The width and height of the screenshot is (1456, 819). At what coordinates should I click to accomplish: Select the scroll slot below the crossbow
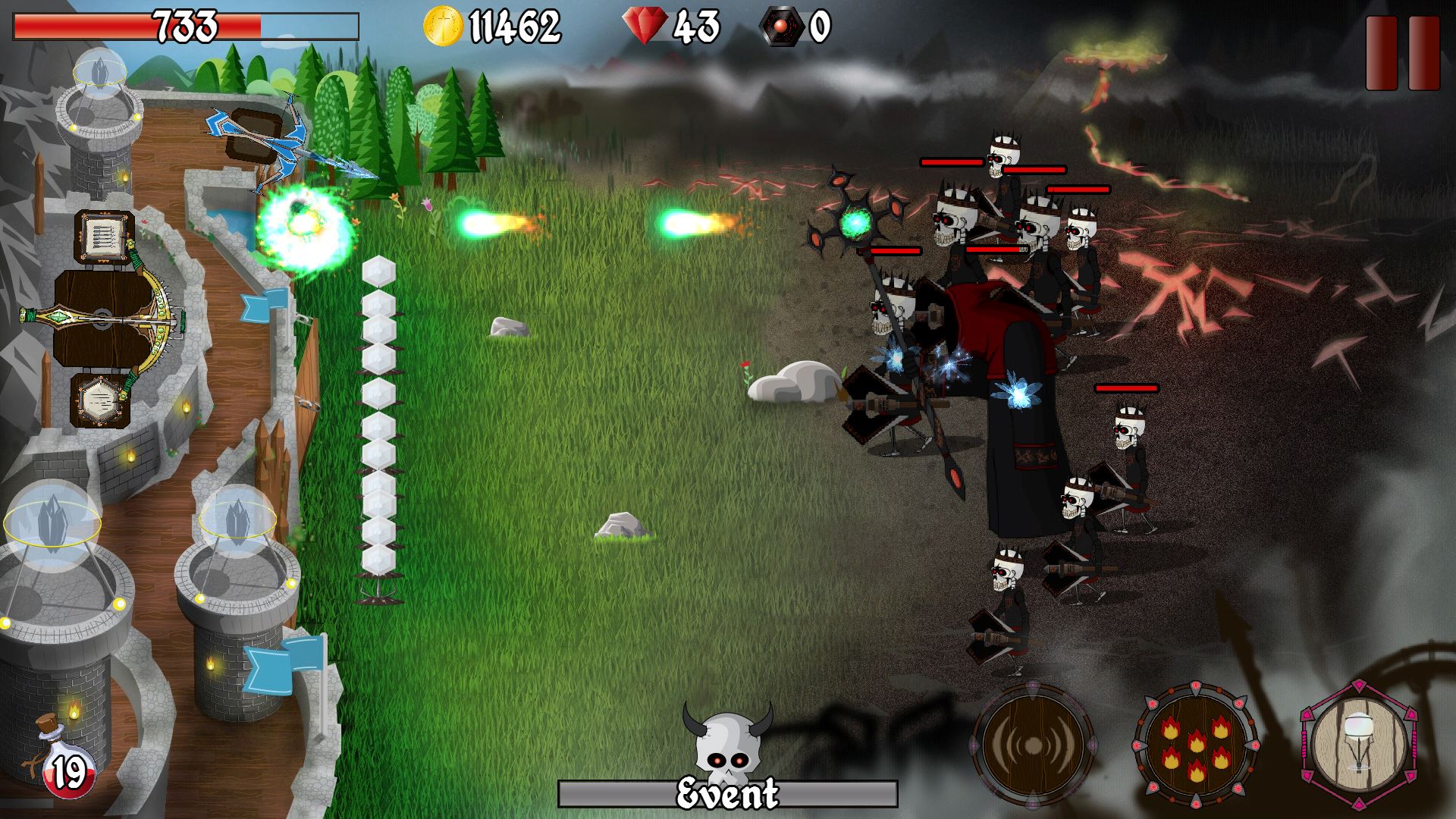pyautogui.click(x=99, y=399)
